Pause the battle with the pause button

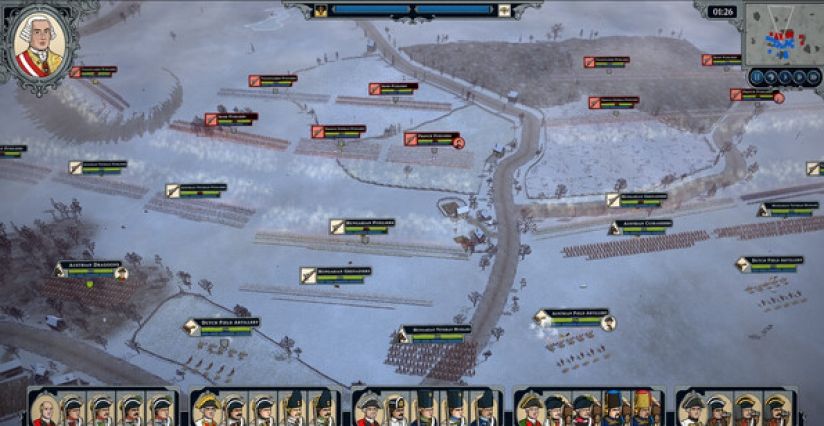click(757, 78)
